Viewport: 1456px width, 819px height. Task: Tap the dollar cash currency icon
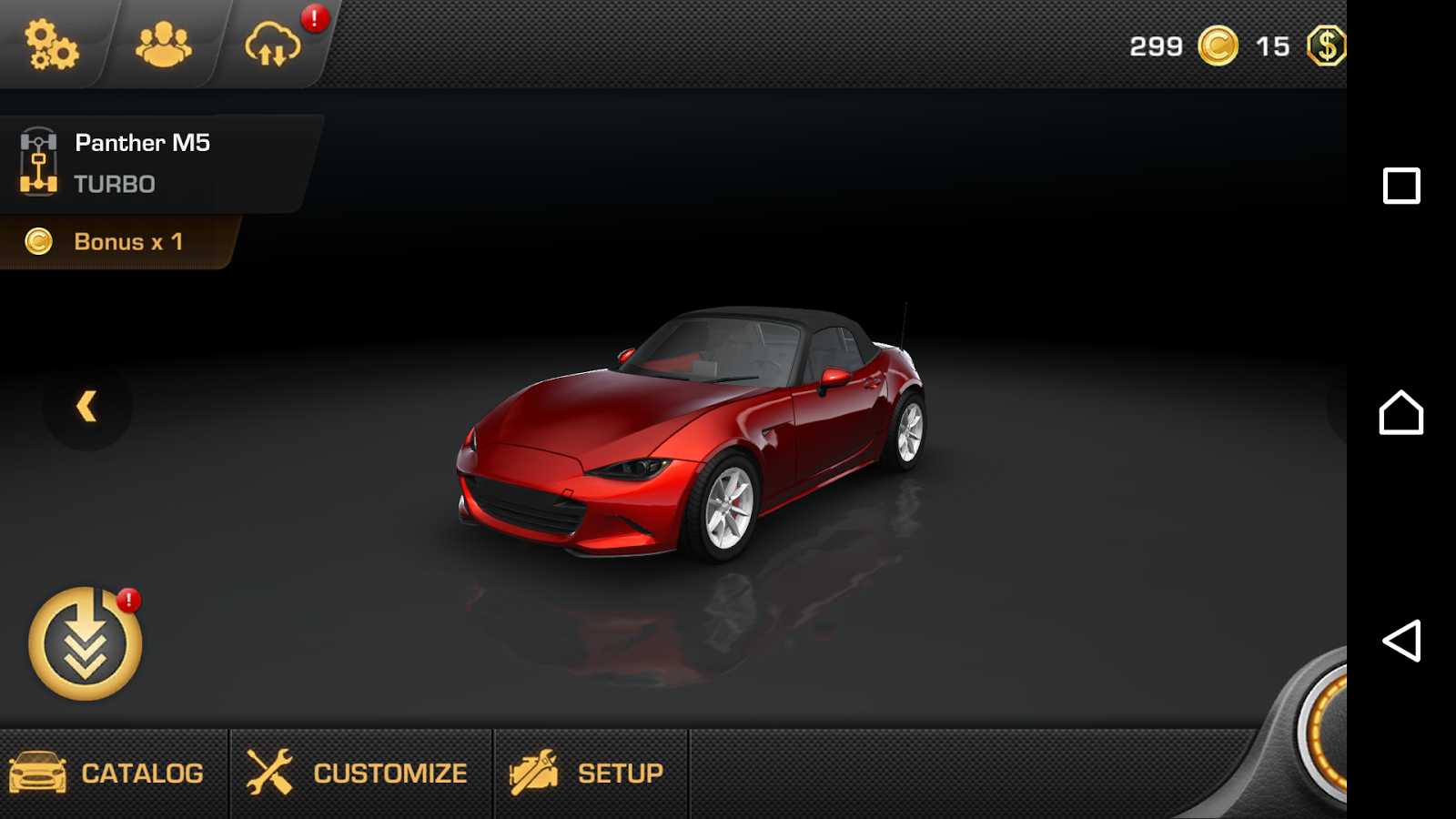click(x=1327, y=45)
